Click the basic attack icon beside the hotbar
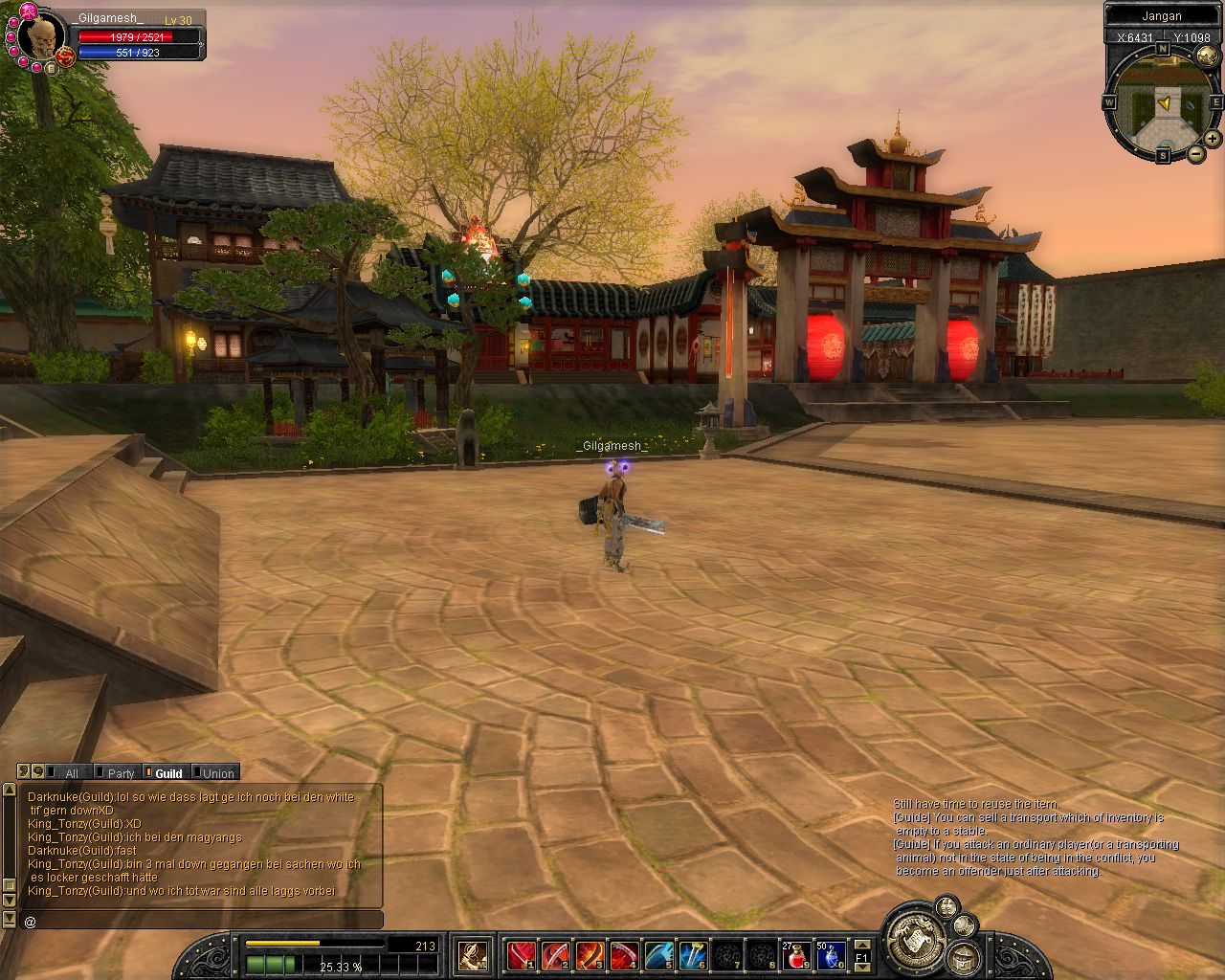The width and height of the screenshot is (1225, 980). [473, 954]
